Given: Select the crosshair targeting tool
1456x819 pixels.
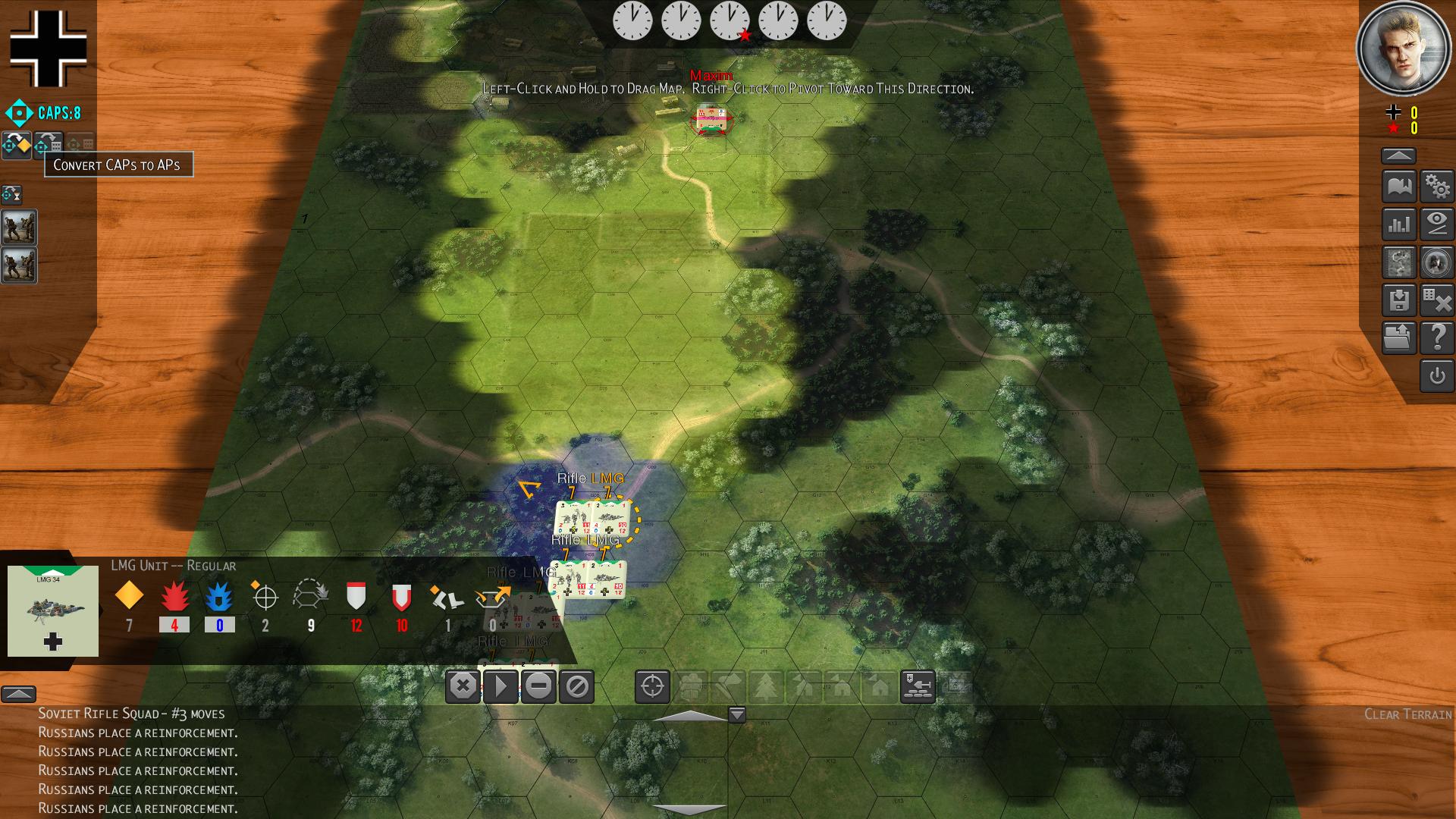Looking at the screenshot, I should click(651, 688).
